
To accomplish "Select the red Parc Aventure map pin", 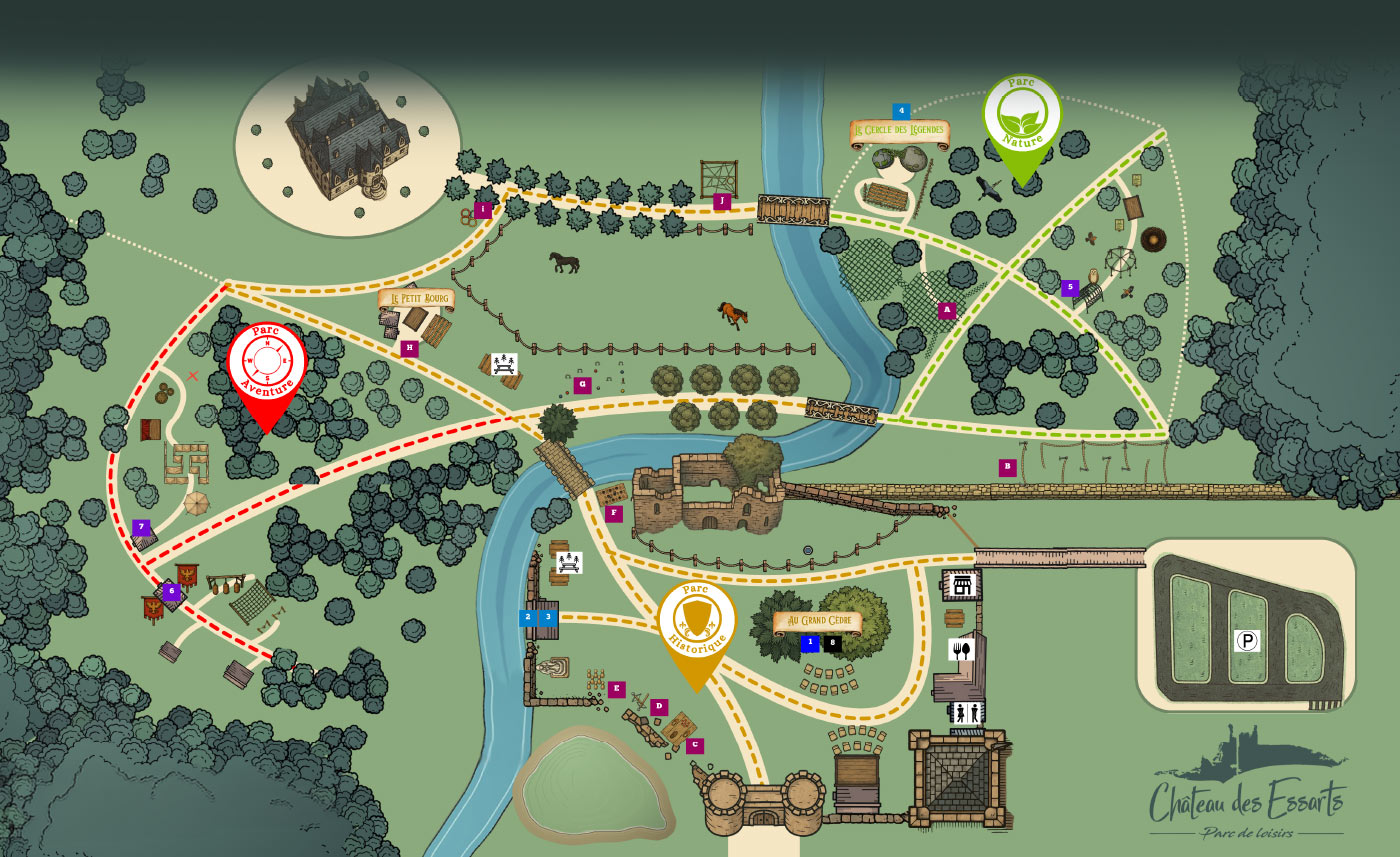I will tap(265, 365).
